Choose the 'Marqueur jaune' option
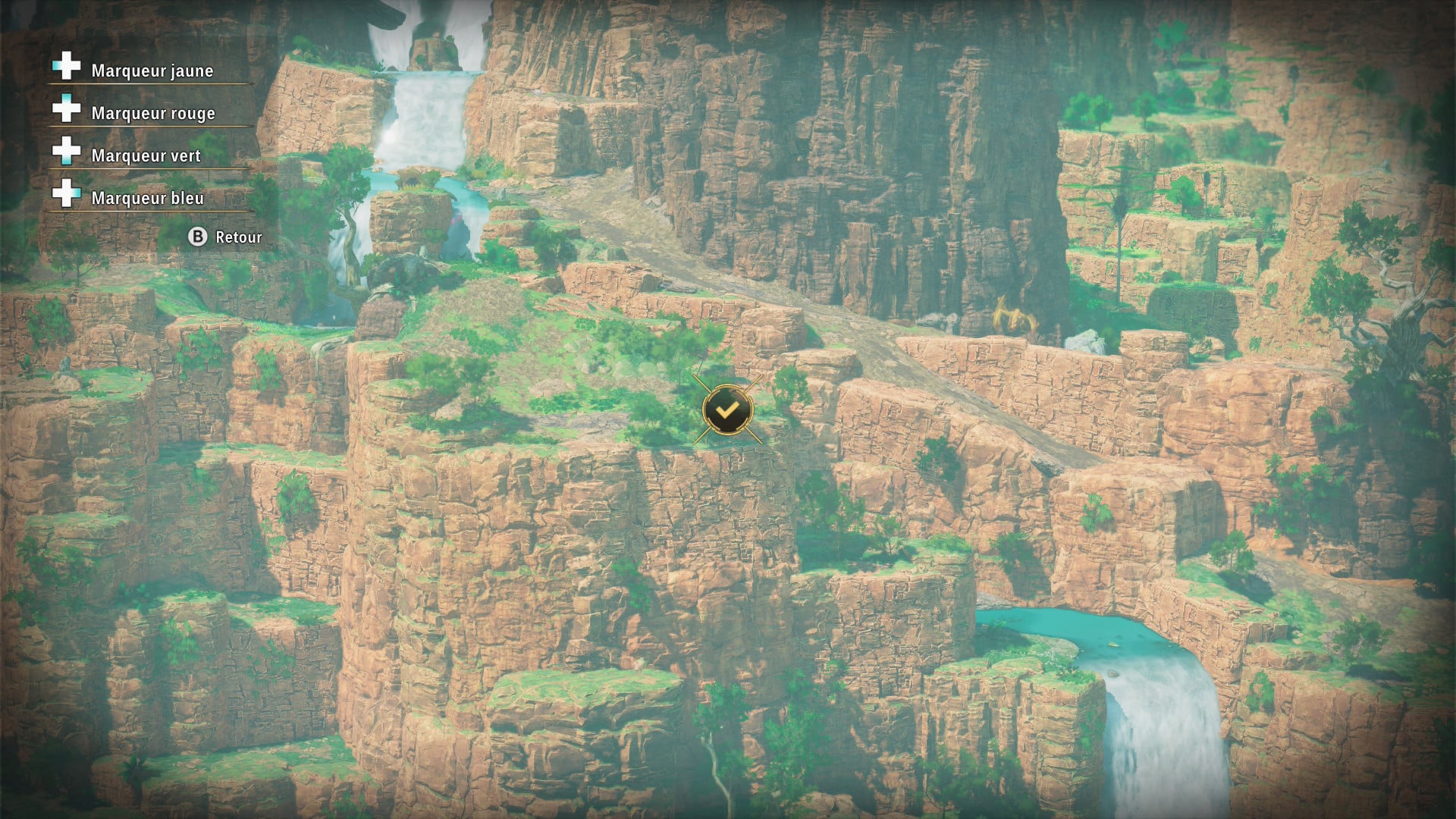 (x=152, y=71)
